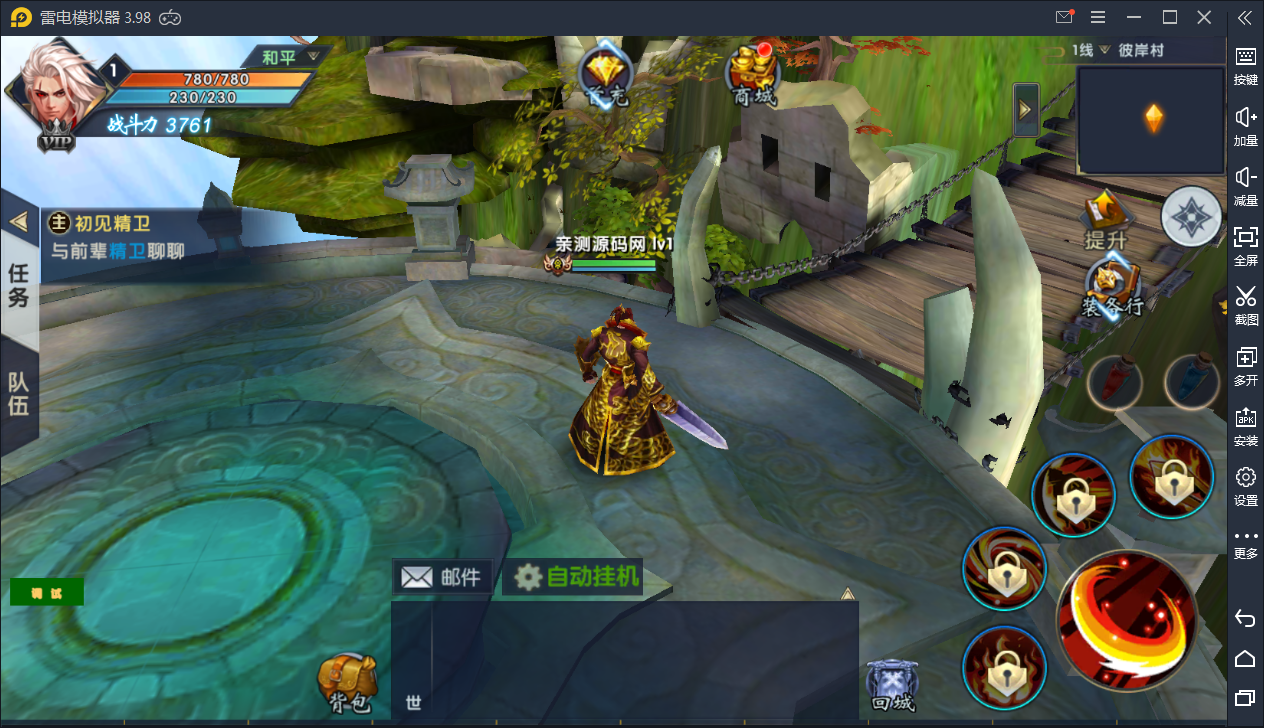1264x728 pixels.
Task: Switch to the 任务 quest tab
Action: 19,284
